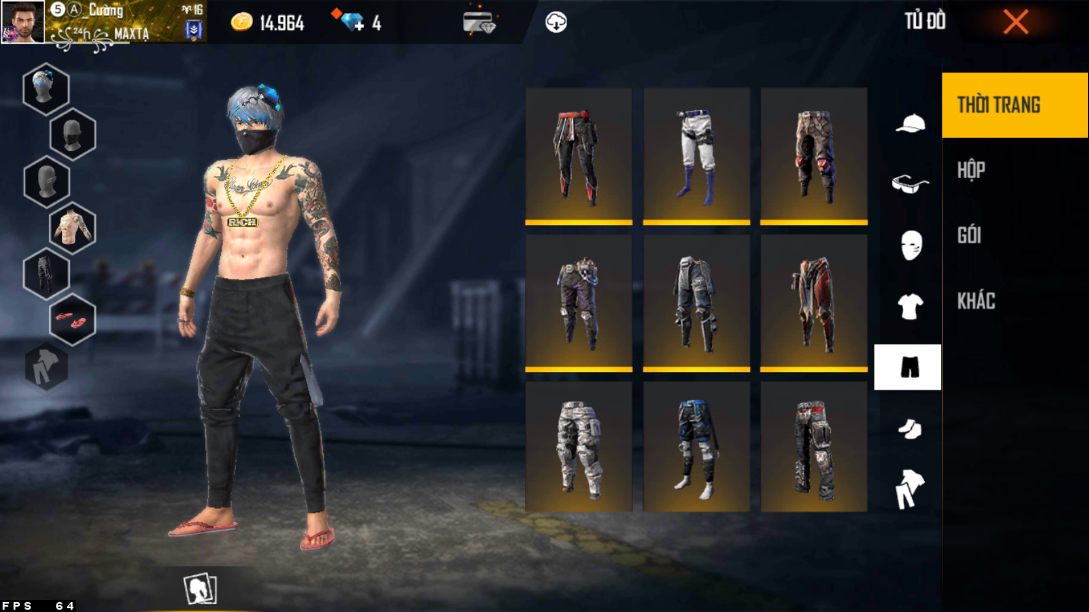The width and height of the screenshot is (1089, 612).
Task: Select the shorts bottoms category
Action: (x=908, y=367)
